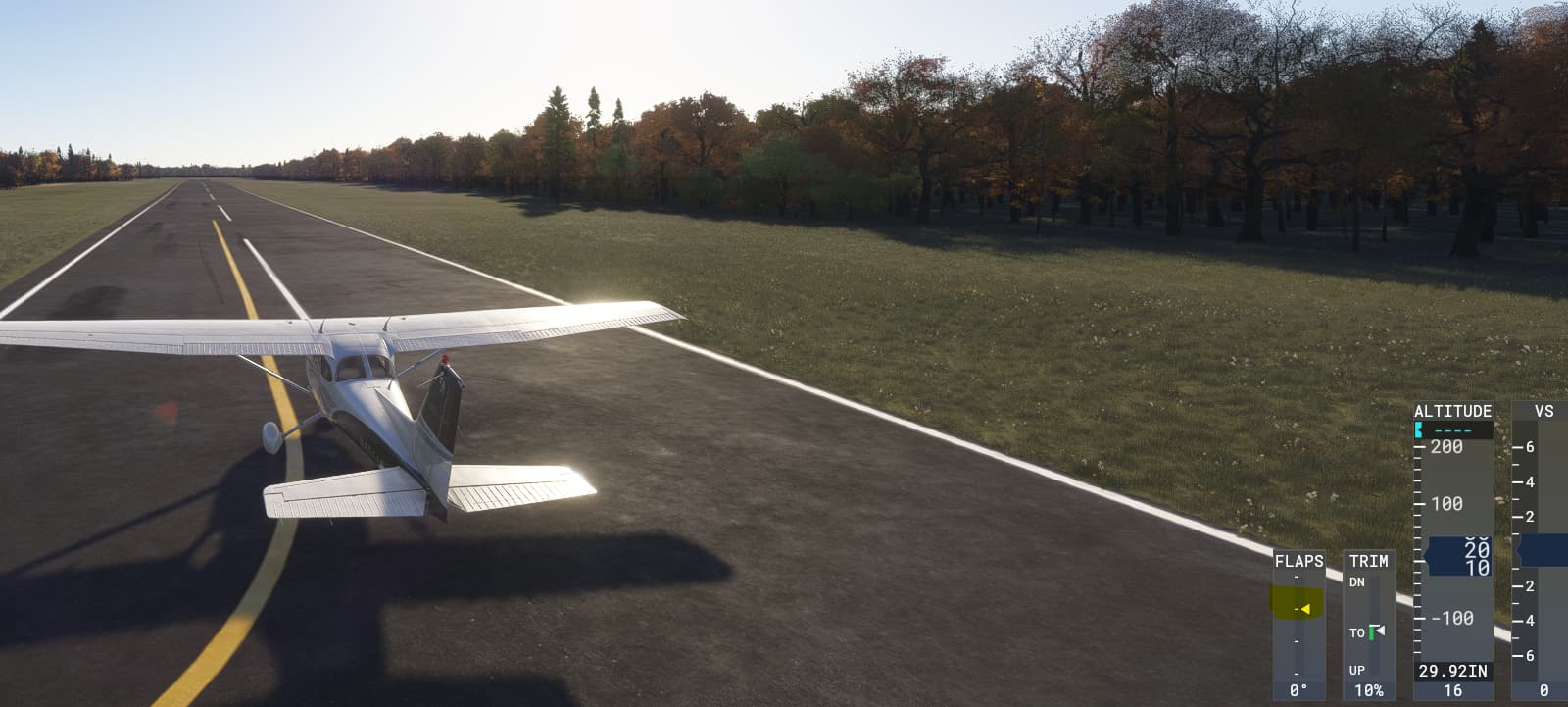1568x707 pixels.
Task: Toggle the DN trim direction label
Action: pyautogui.click(x=1358, y=581)
